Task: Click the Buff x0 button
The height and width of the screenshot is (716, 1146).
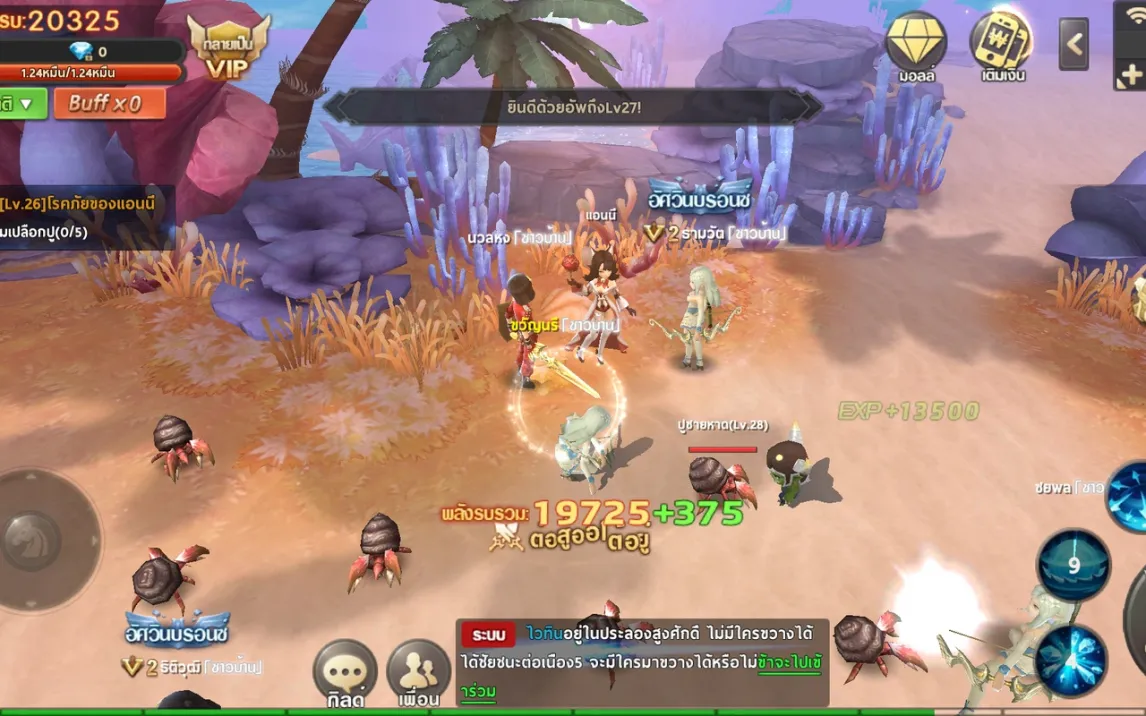Action: pos(104,103)
